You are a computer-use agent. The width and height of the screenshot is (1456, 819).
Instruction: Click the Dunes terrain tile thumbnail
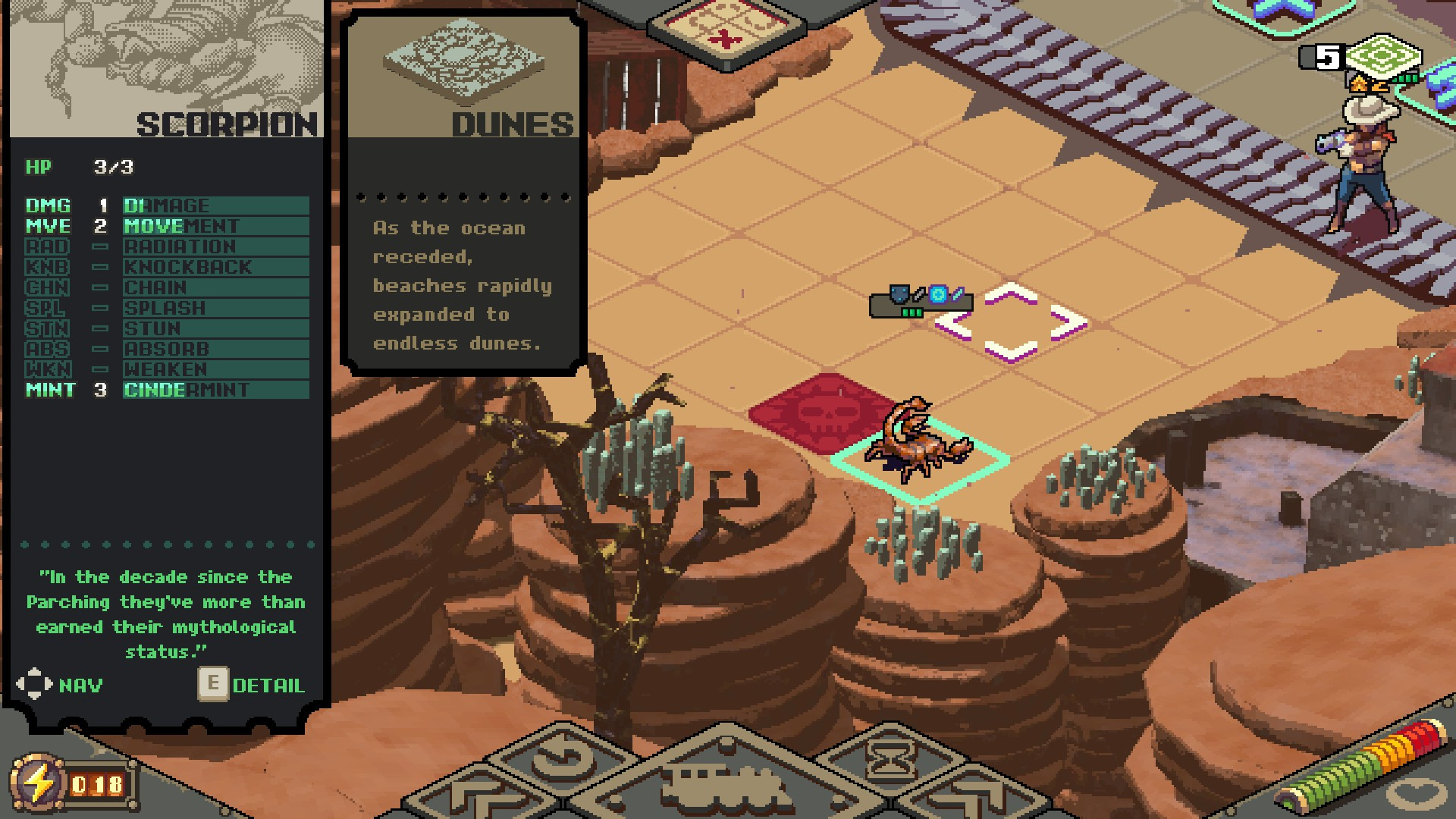pos(463,61)
